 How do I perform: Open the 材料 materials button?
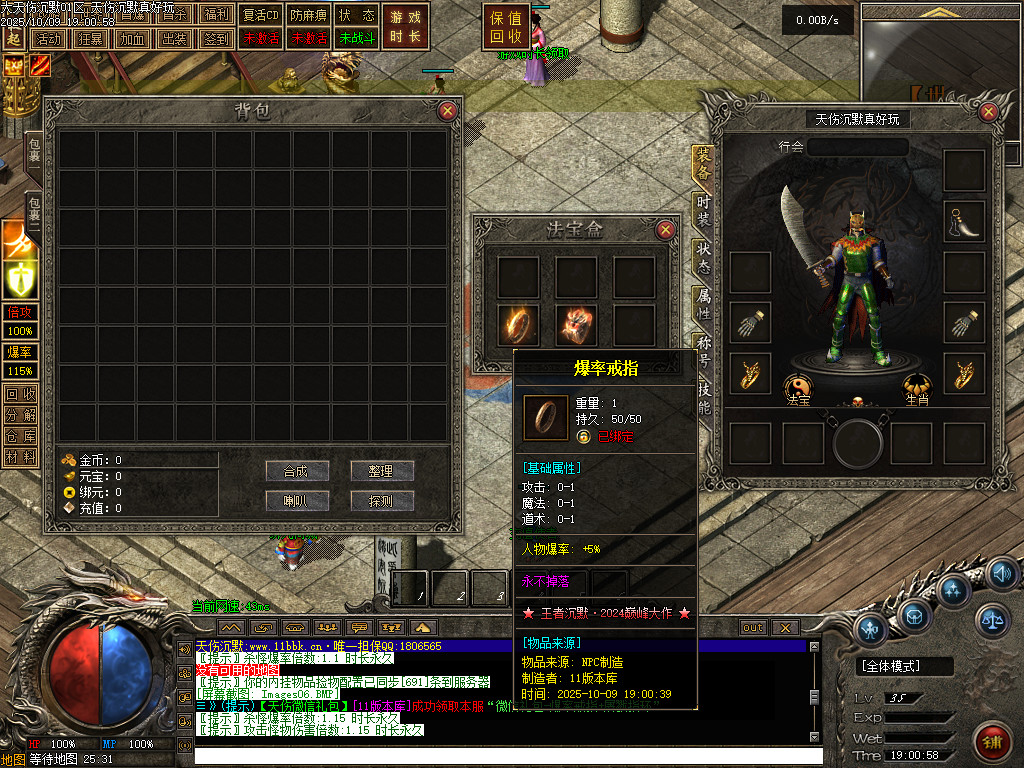20,457
